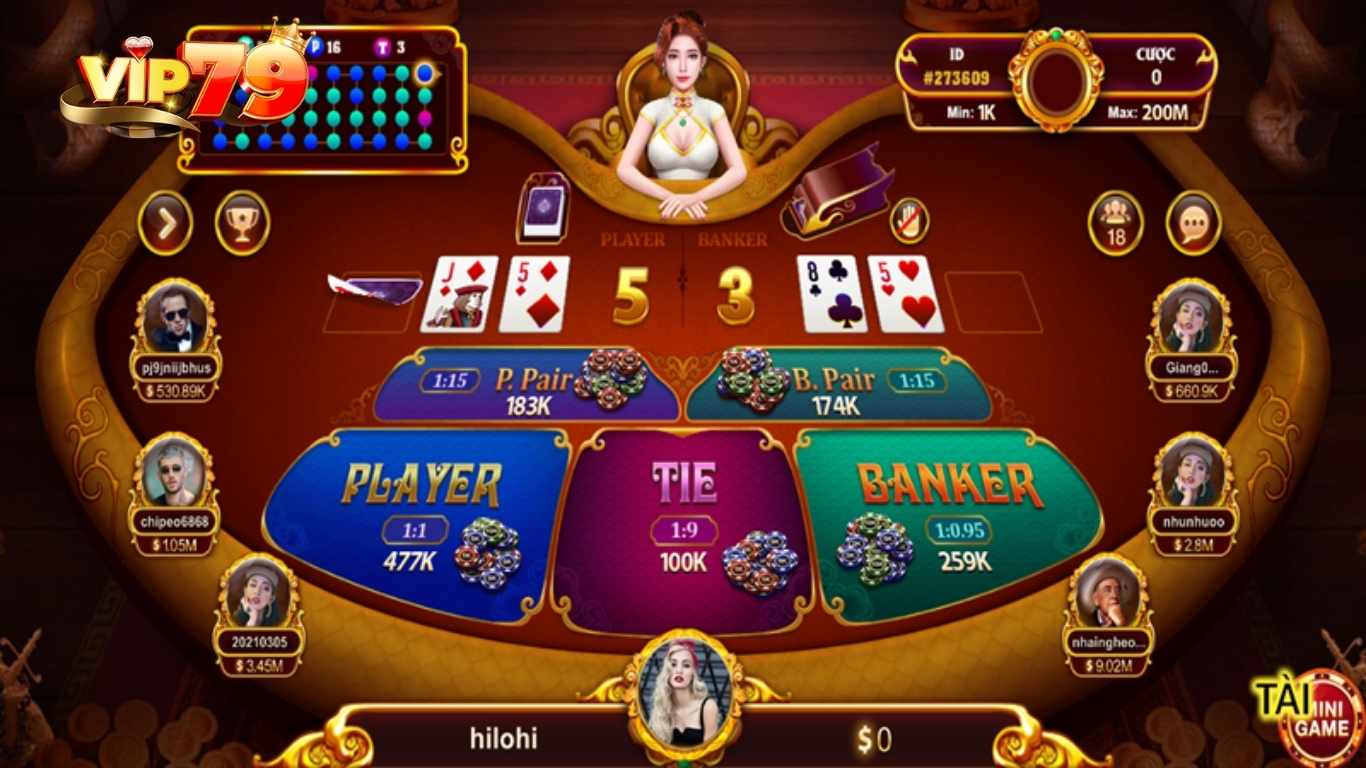This screenshot has width=1366, height=768.
Task: View the 18-player list icon
Action: (x=1113, y=222)
